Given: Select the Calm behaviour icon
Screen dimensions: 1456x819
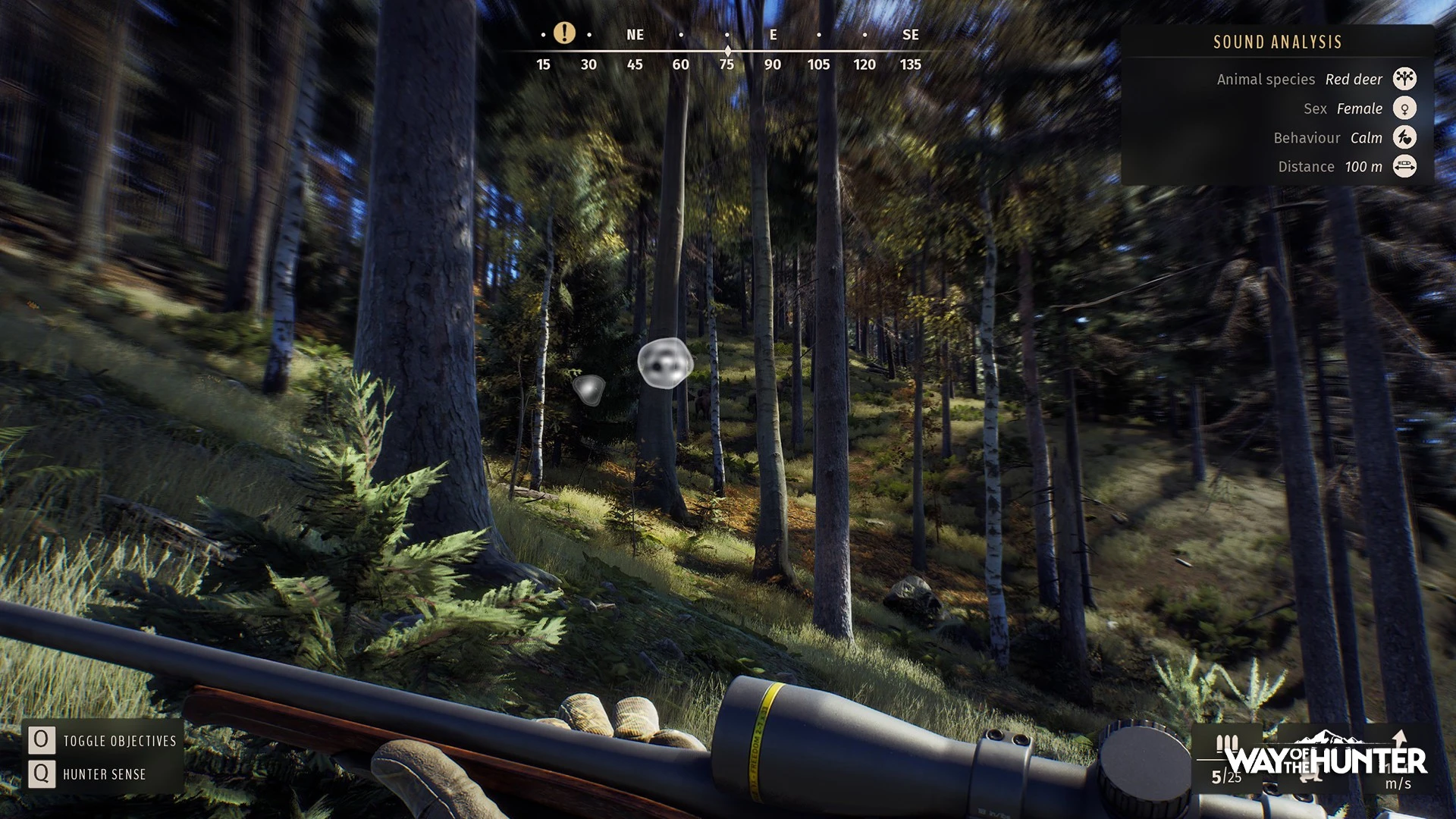Looking at the screenshot, I should (x=1404, y=137).
